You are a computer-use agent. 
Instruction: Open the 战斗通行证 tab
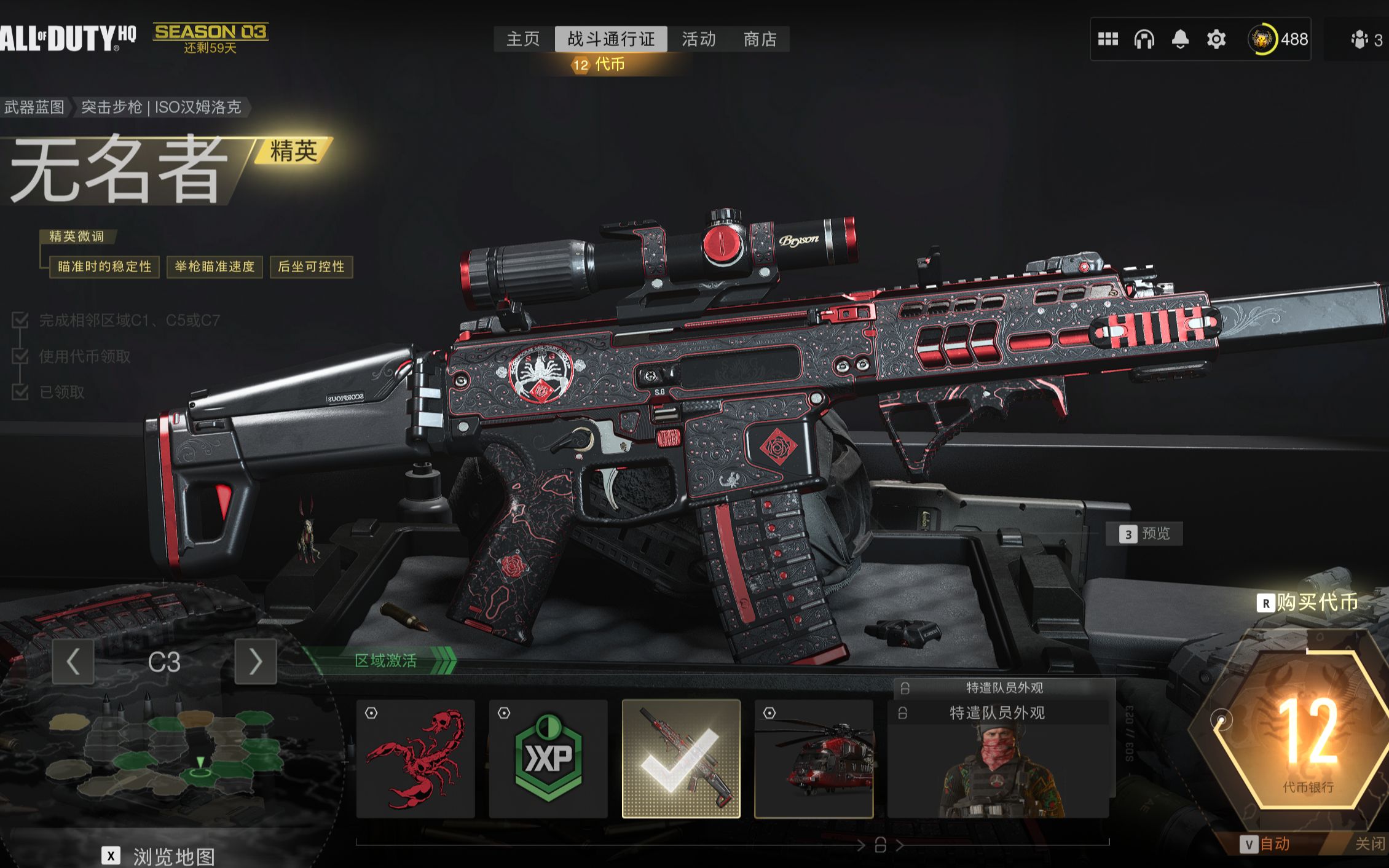pos(611,39)
